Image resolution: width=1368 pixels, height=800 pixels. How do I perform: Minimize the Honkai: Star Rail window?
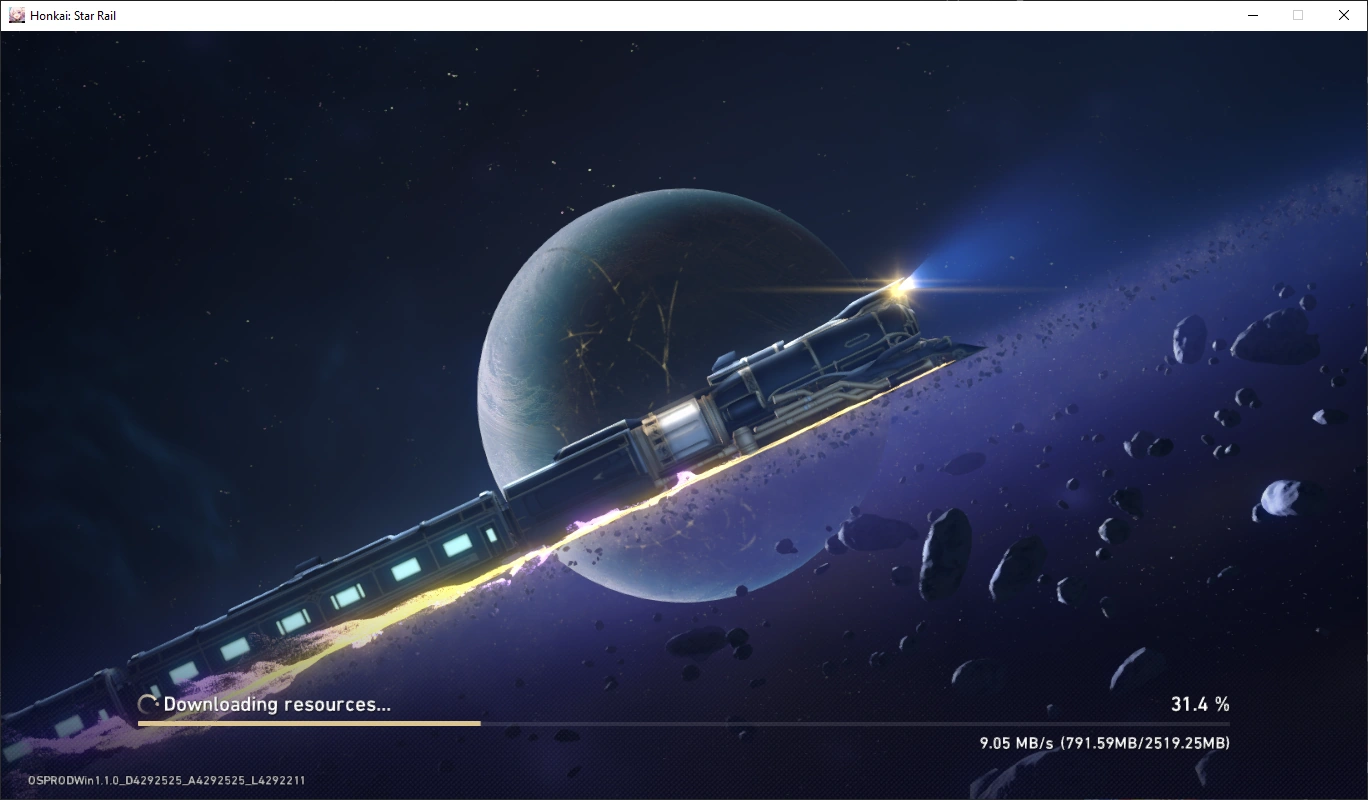[1252, 15]
